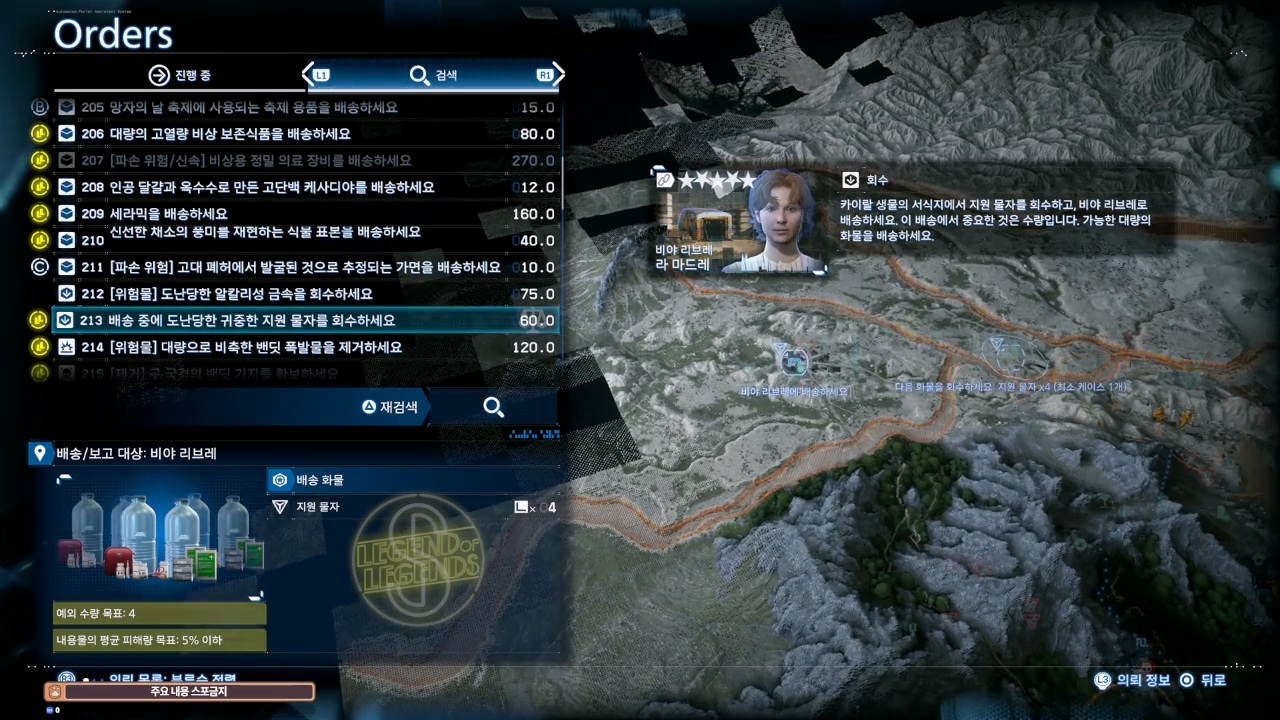Switch to the 검색 tab

pos(434,75)
